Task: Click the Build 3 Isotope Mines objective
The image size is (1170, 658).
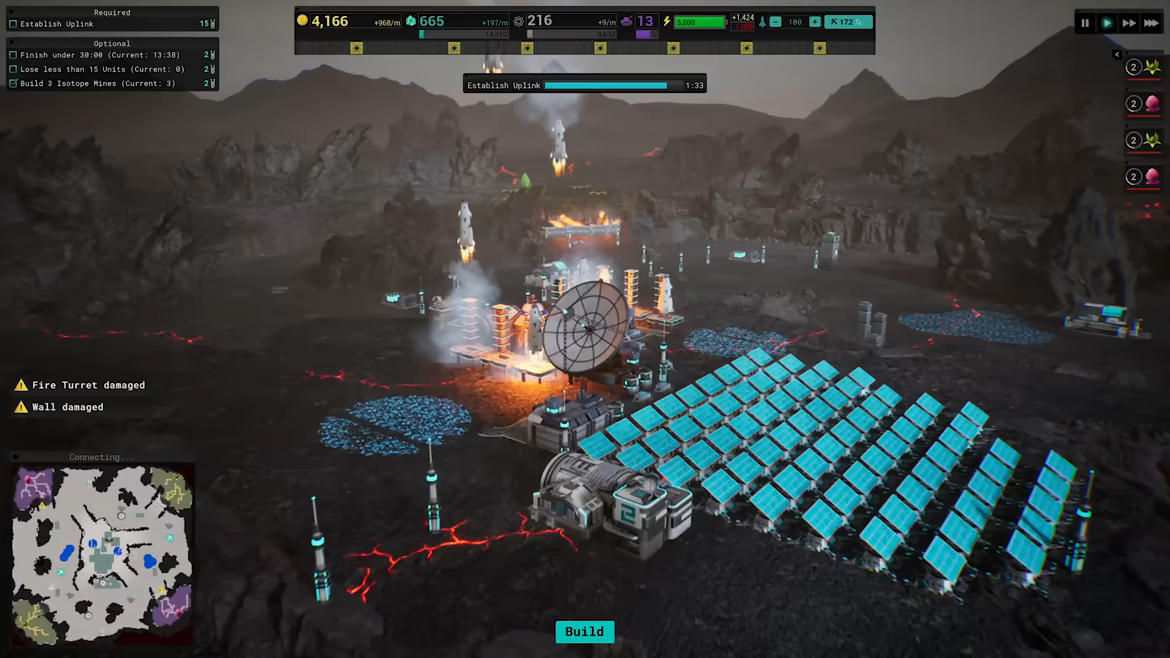Action: pos(97,84)
